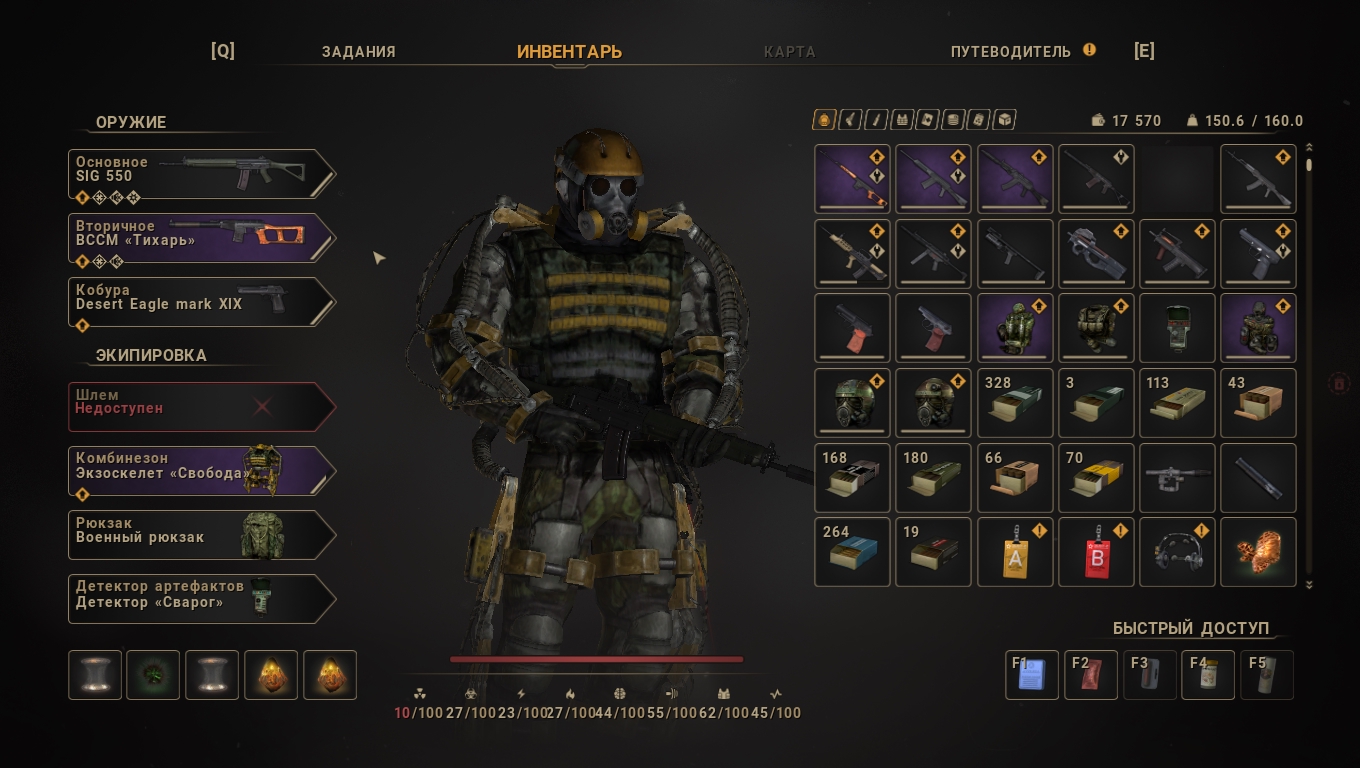This screenshot has width=1360, height=768.
Task: Open the Карта tab
Action: click(x=789, y=52)
